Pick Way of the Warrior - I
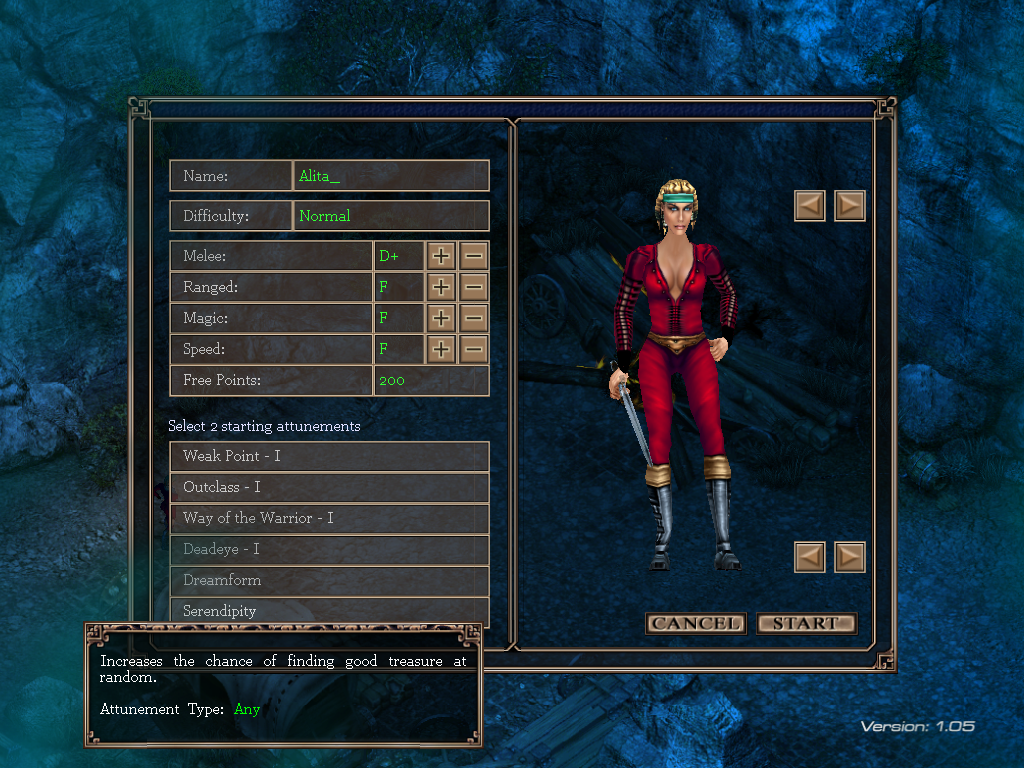This screenshot has height=768, width=1024. click(x=329, y=518)
